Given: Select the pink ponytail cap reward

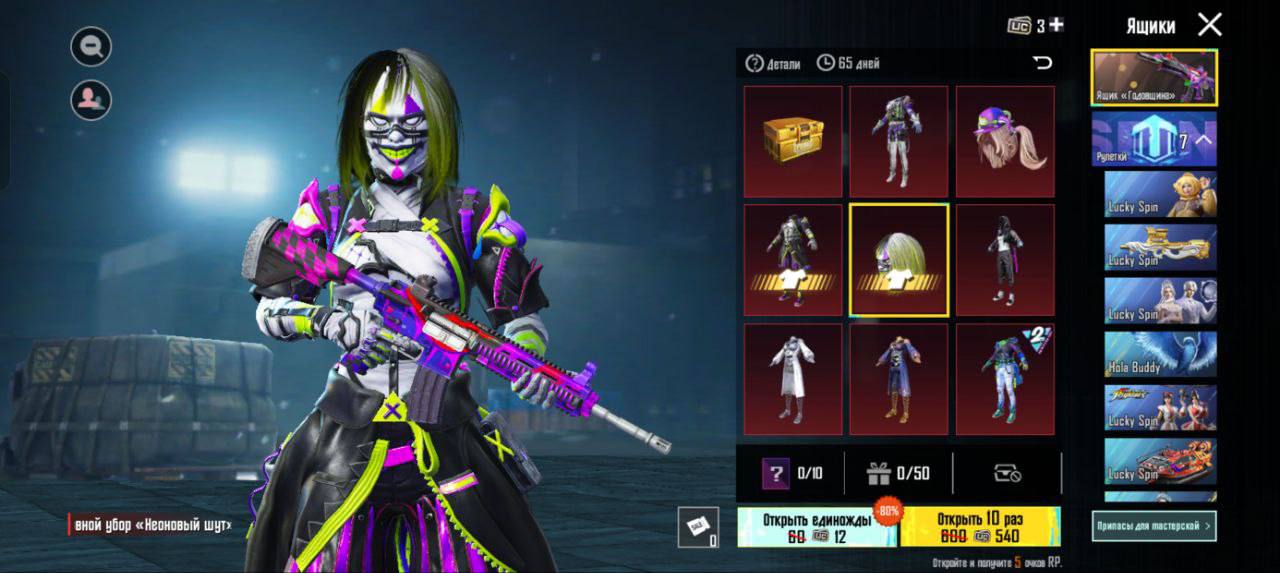Looking at the screenshot, I should click(x=1005, y=141).
